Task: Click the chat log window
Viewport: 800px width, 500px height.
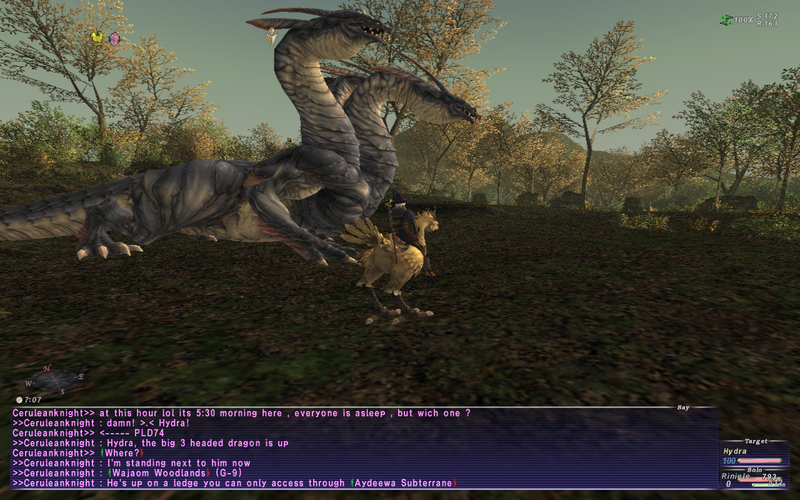Action: click(360, 448)
